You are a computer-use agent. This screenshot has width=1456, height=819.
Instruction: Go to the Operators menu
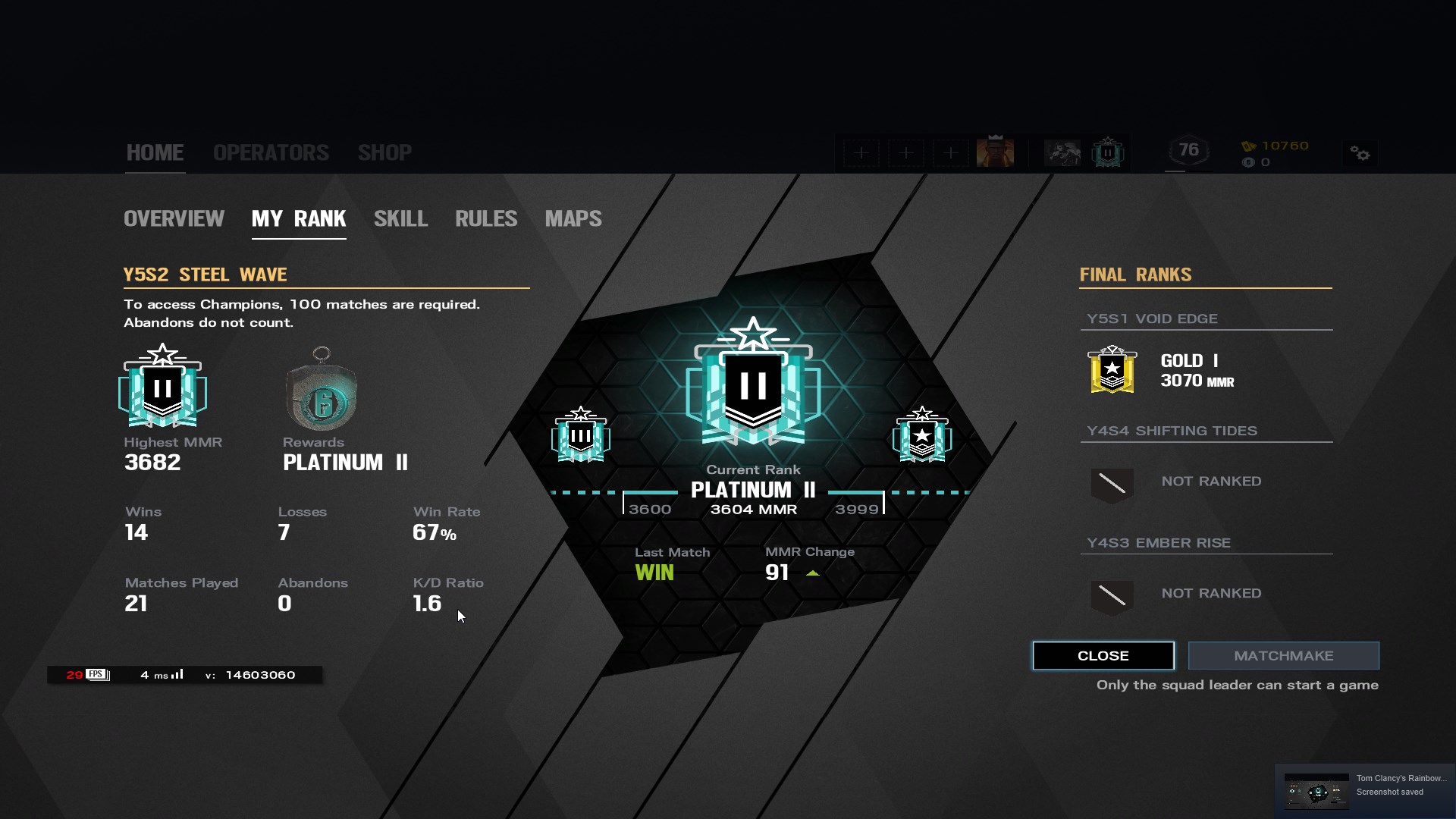(x=271, y=152)
